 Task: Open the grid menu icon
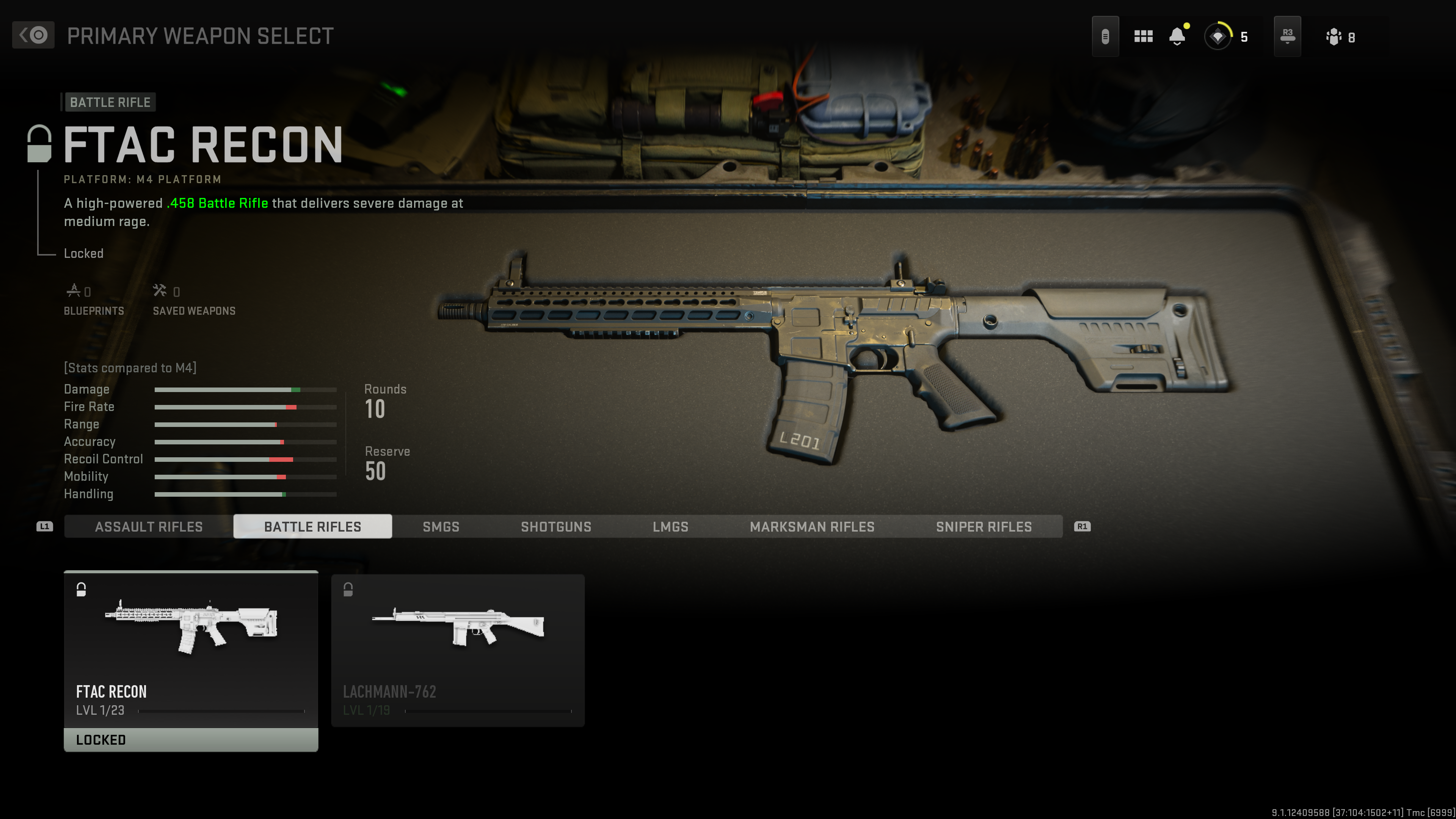[1143, 37]
